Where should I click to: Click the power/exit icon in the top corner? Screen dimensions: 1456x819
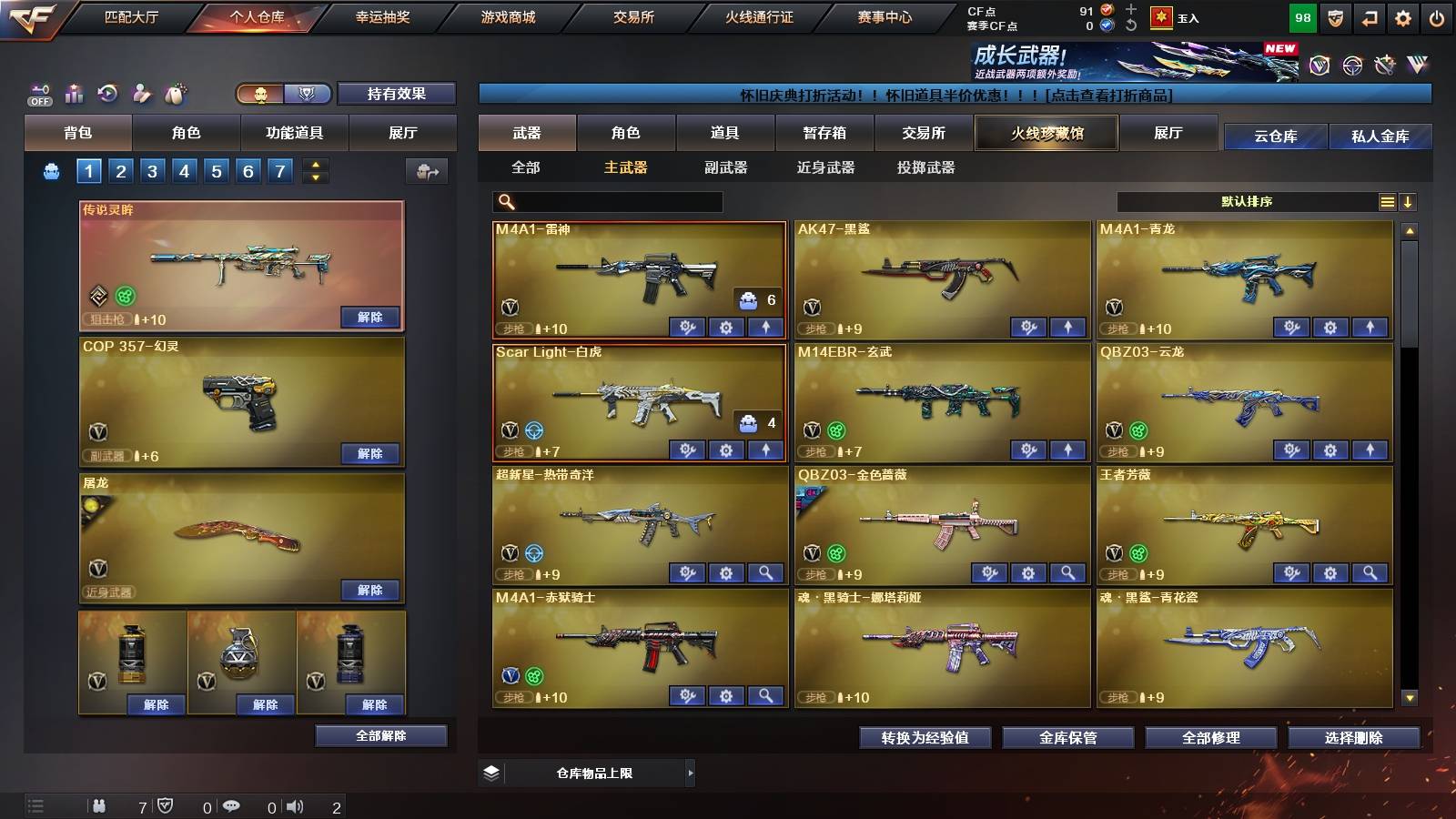[x=1435, y=16]
